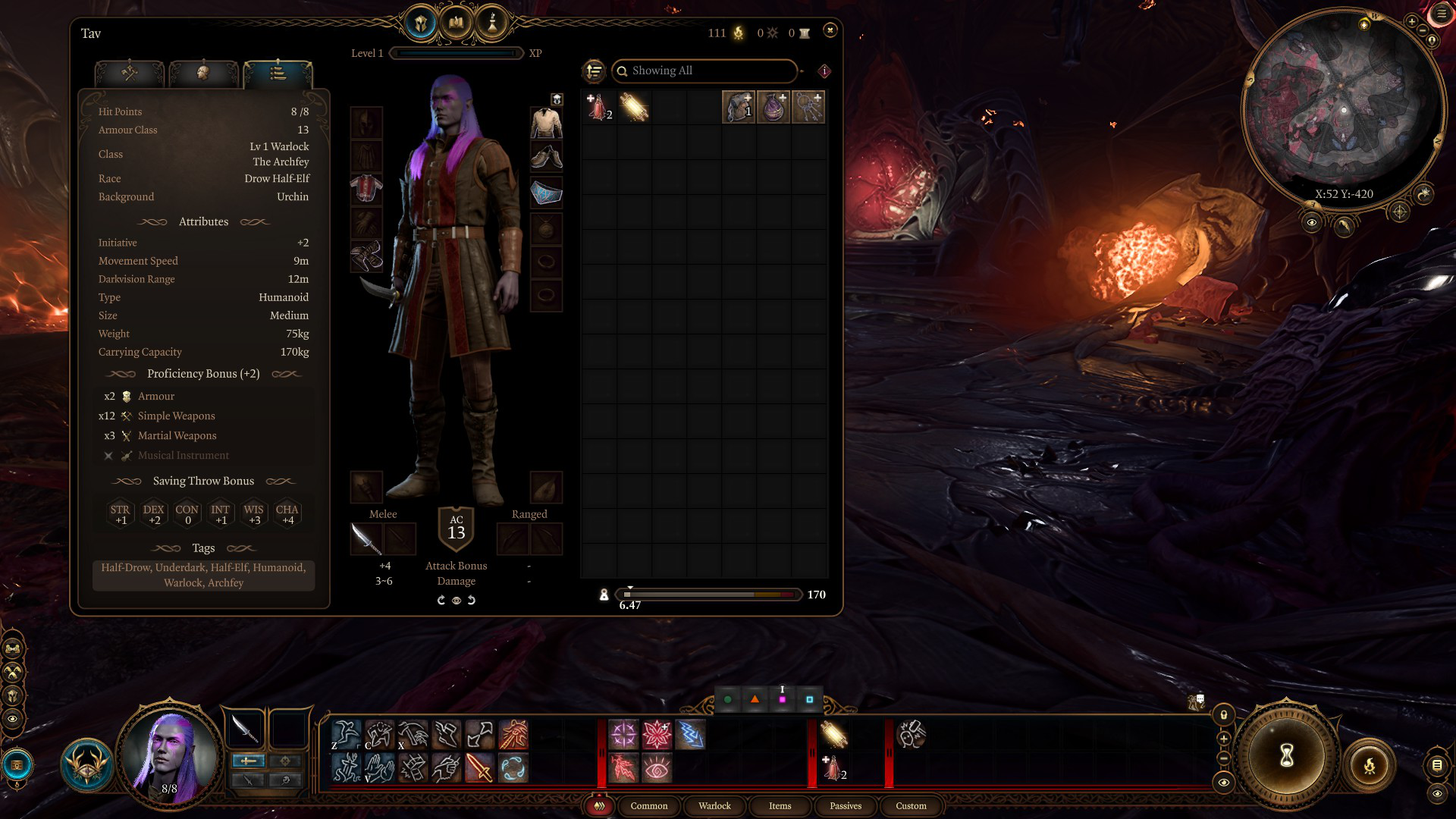
Task: Close the character sheet panel
Action: [x=830, y=30]
